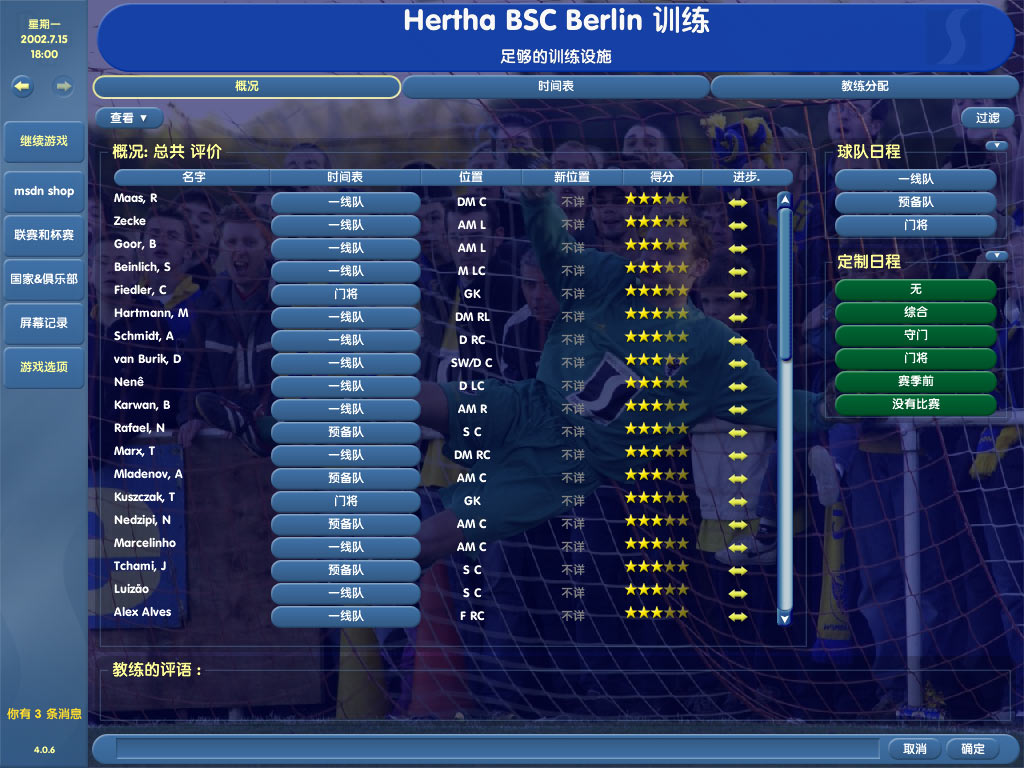This screenshot has width=1024, height=768.
Task: Open the 查看 view dropdown
Action: (129, 118)
